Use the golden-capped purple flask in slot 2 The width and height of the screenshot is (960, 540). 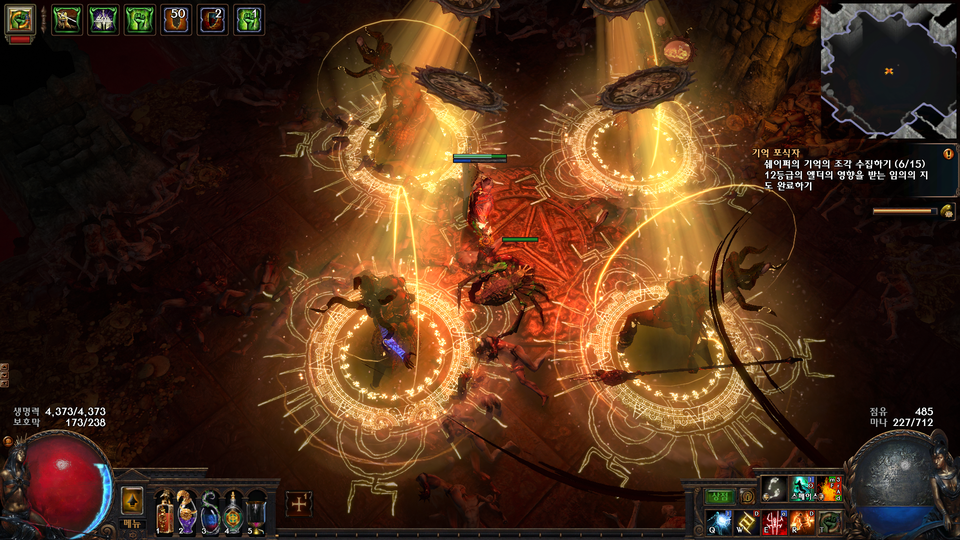click(187, 512)
